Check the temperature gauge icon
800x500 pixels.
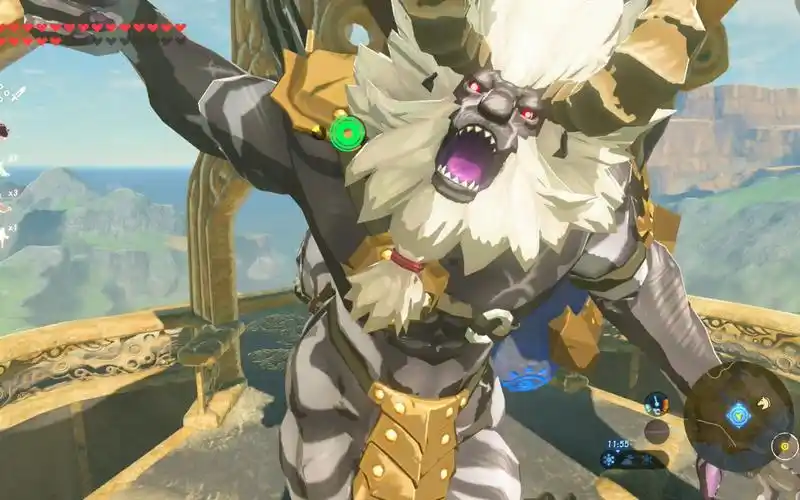[x=656, y=404]
